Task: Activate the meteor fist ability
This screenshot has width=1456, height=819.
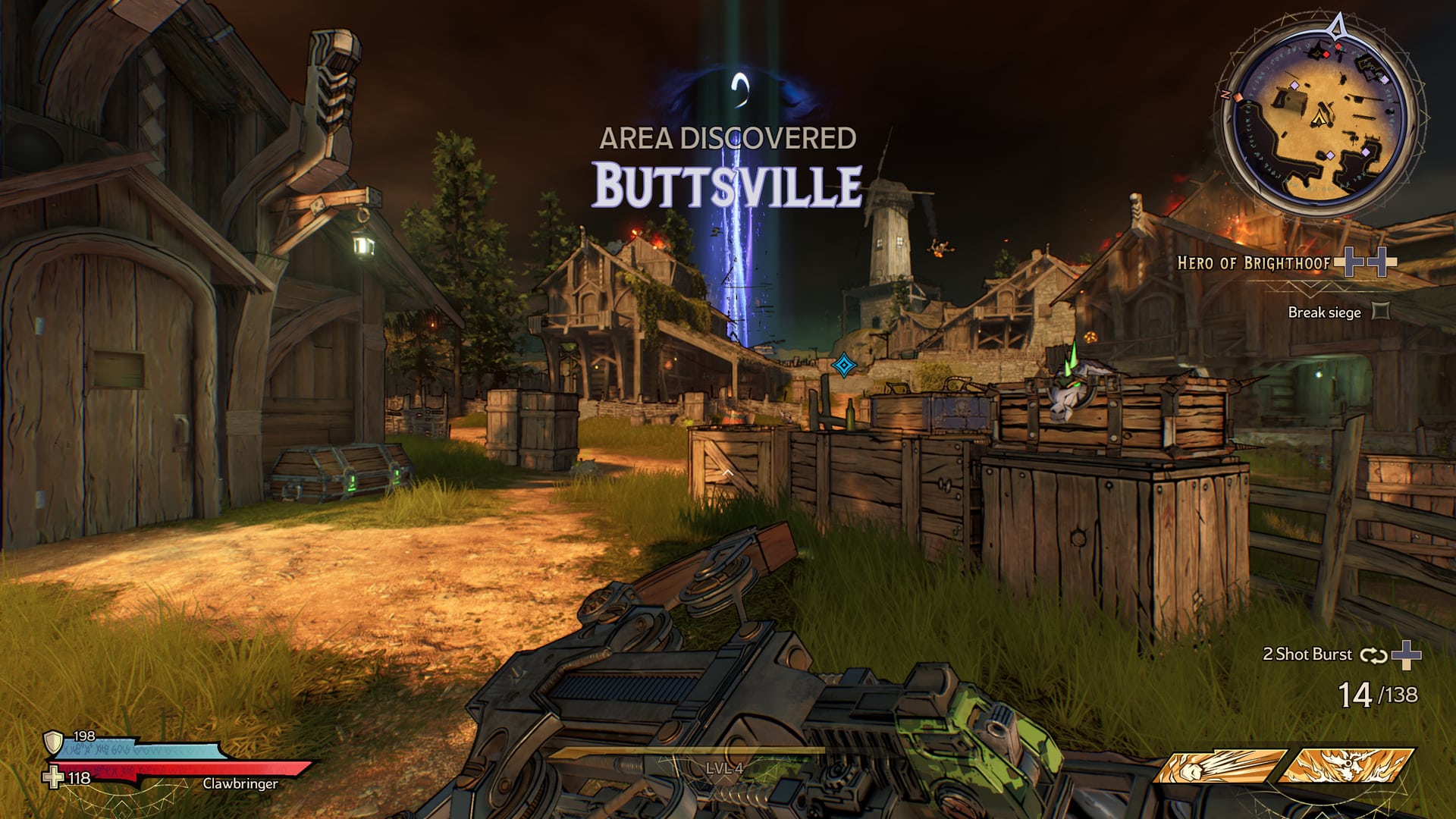Action: coord(1219,766)
